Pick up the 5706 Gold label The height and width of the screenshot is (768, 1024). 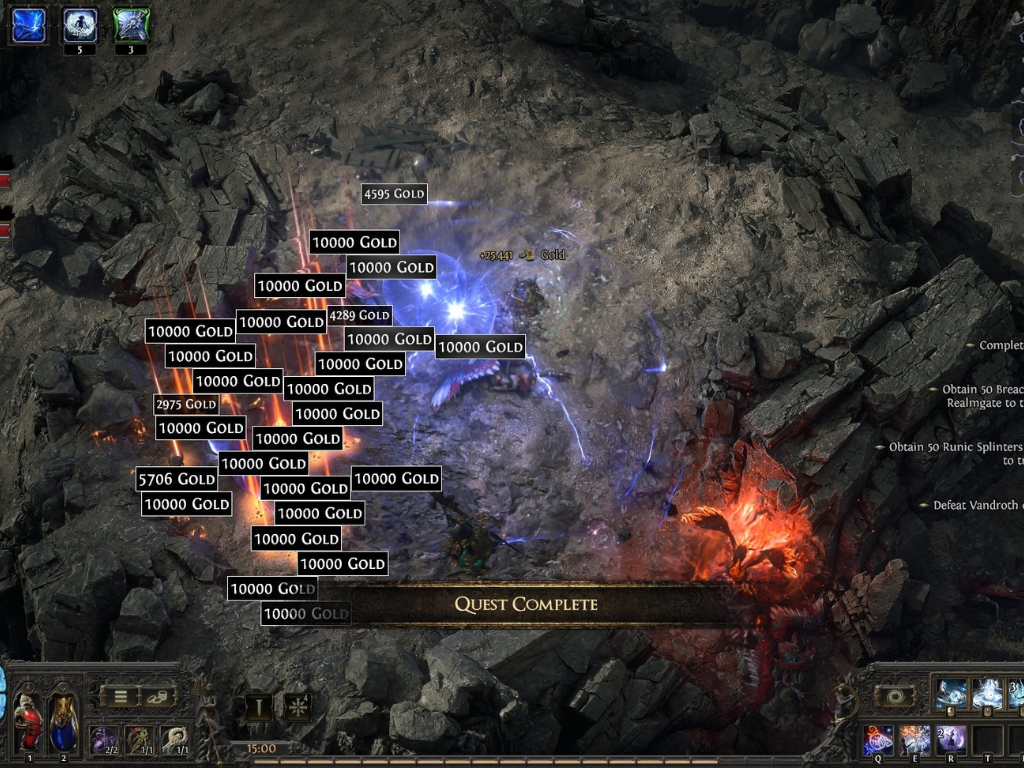[177, 479]
